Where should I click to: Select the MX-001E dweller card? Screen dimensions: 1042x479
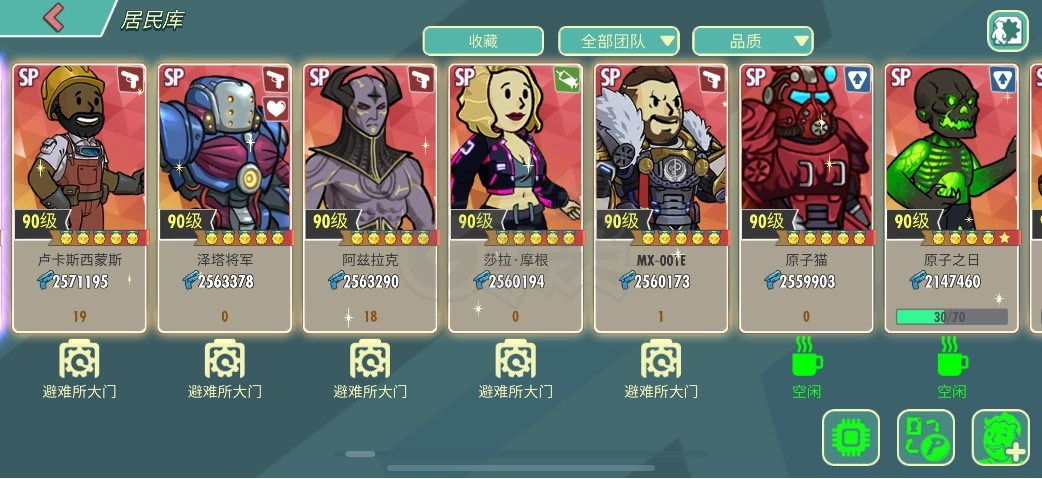coord(661,198)
